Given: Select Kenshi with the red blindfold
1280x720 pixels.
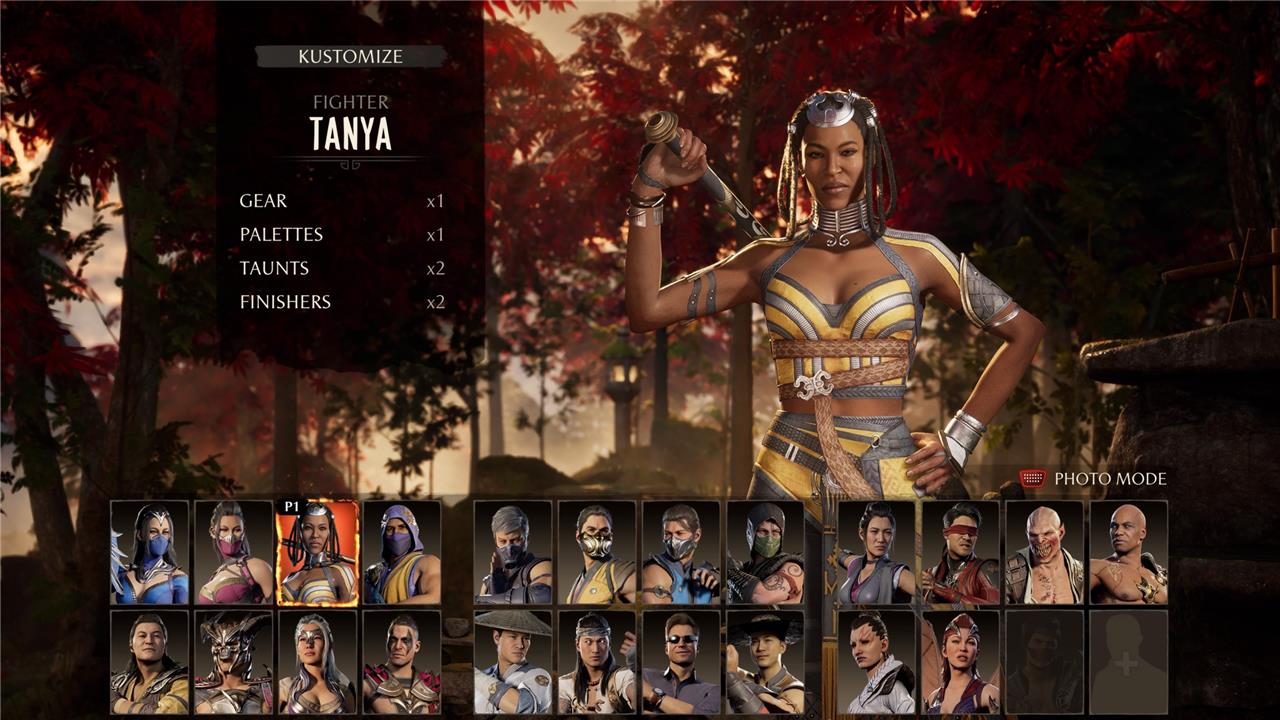Looking at the screenshot, I should tap(960, 553).
